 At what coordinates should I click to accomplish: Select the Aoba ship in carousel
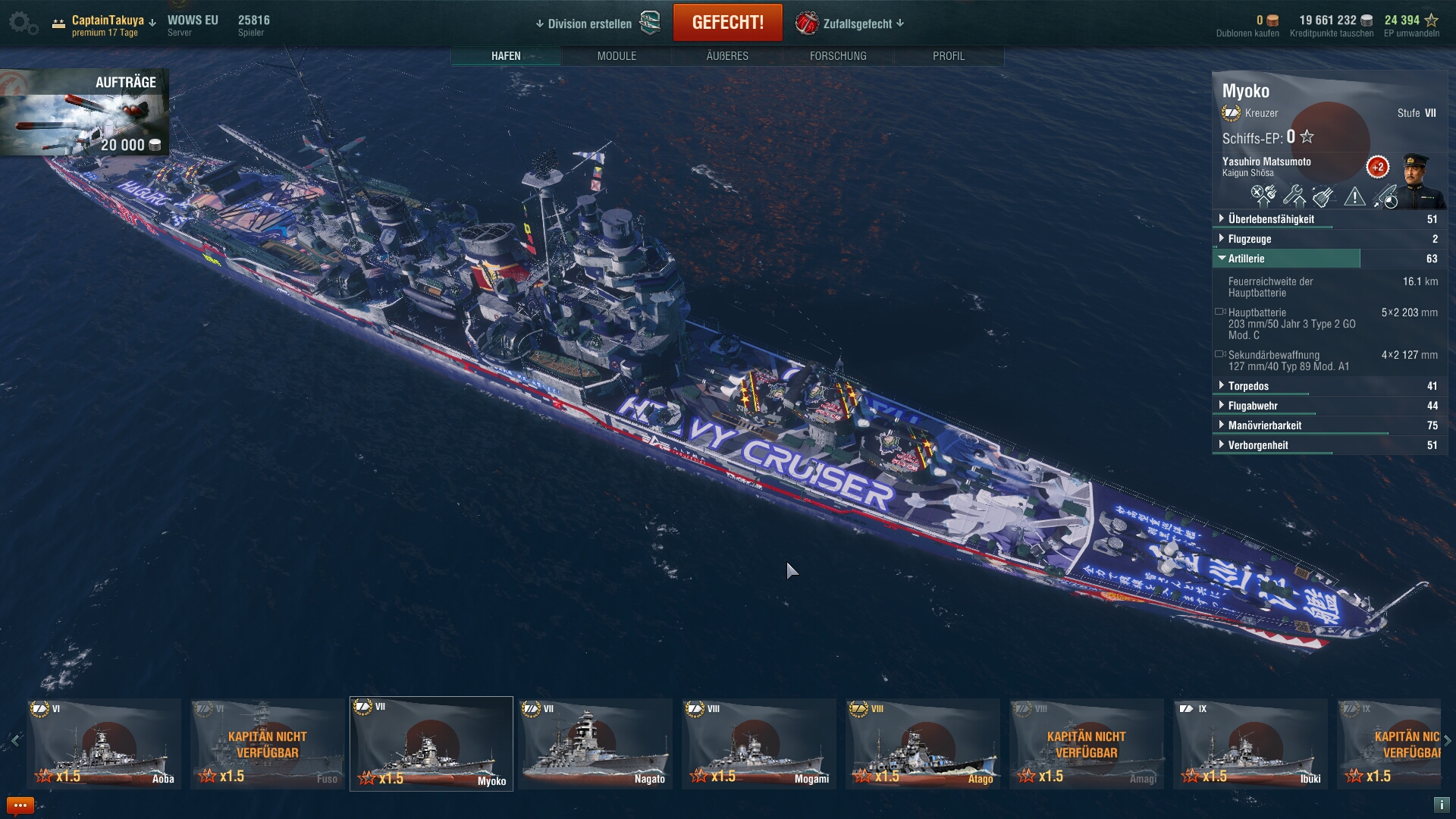click(x=104, y=744)
